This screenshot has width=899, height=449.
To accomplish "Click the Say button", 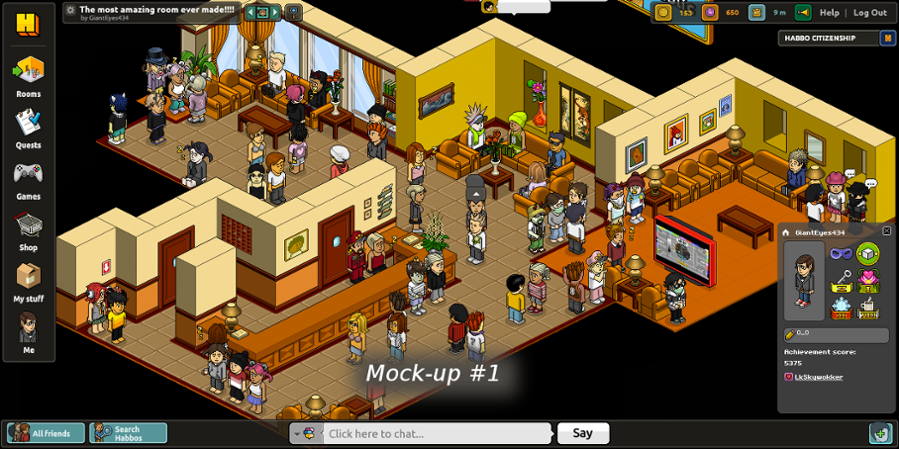I will pos(582,433).
